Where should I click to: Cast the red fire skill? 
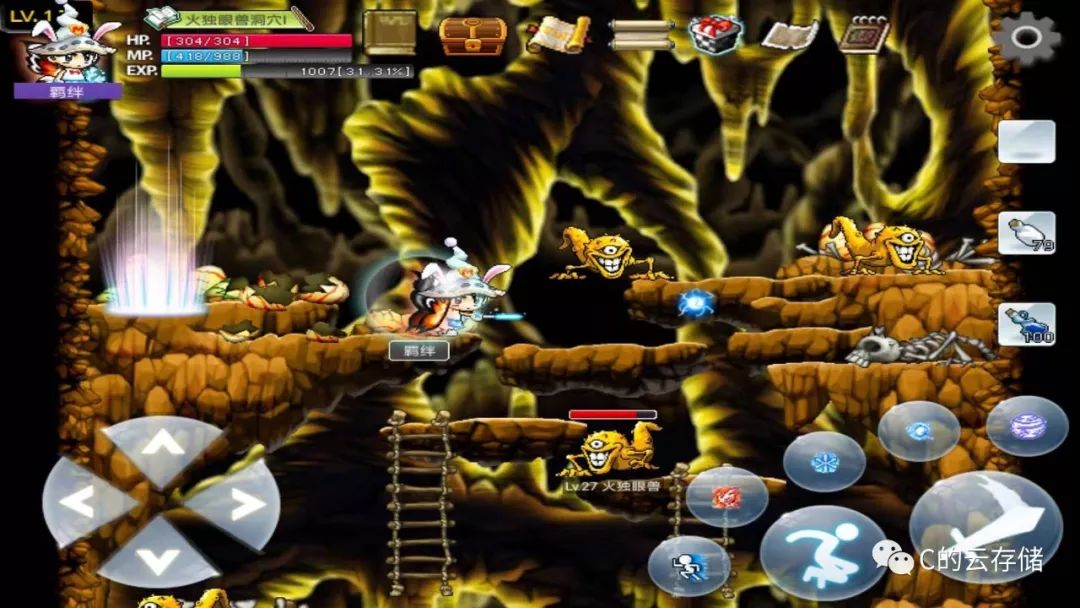pos(727,496)
